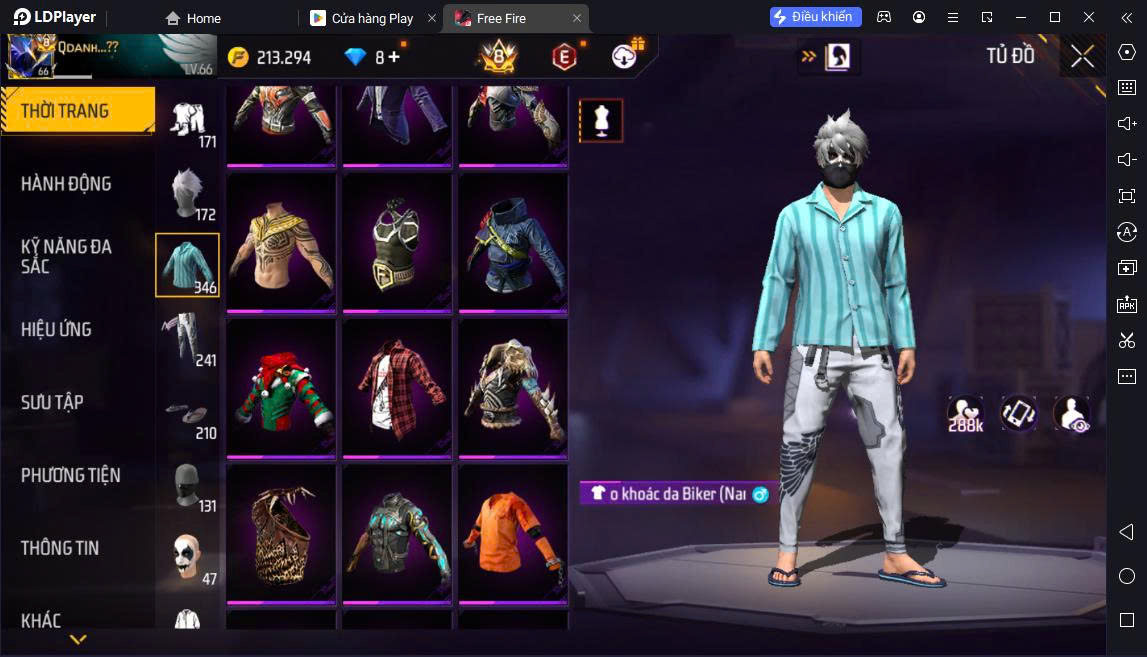
Task: Open the Hành Động menu
Action: click(x=66, y=184)
